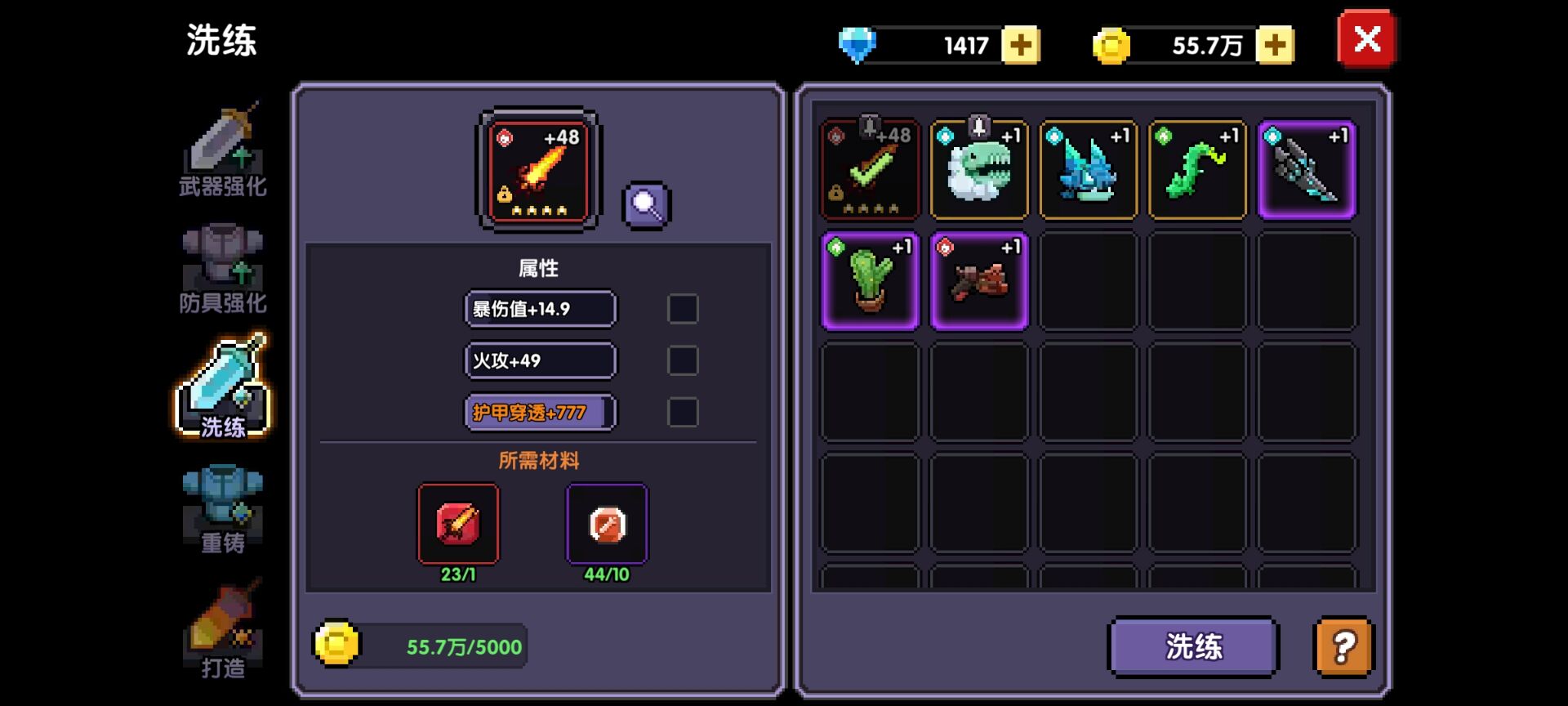
Task: Add more diamonds with the plus button
Action: 1020,45
